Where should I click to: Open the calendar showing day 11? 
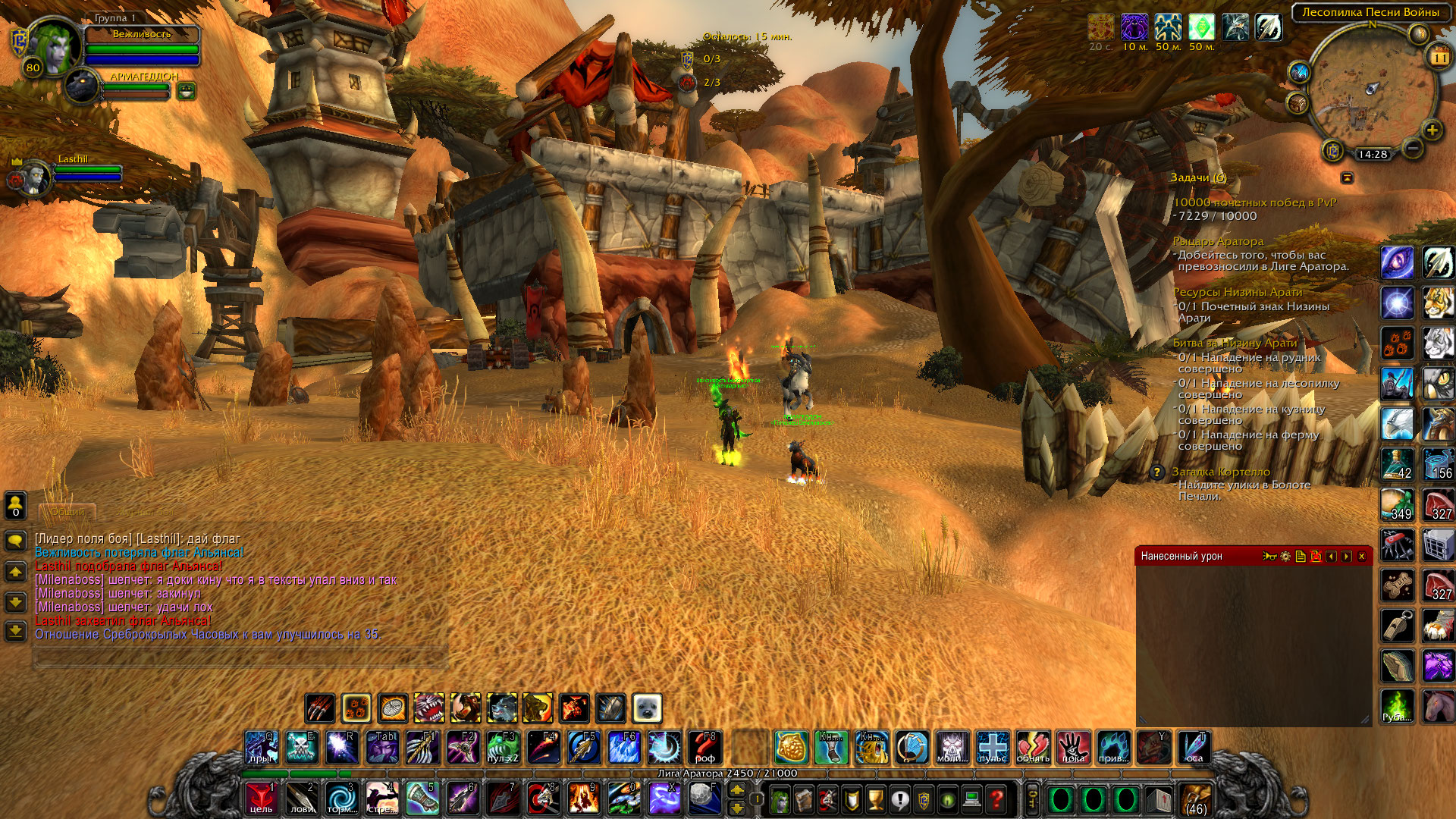[x=1439, y=57]
